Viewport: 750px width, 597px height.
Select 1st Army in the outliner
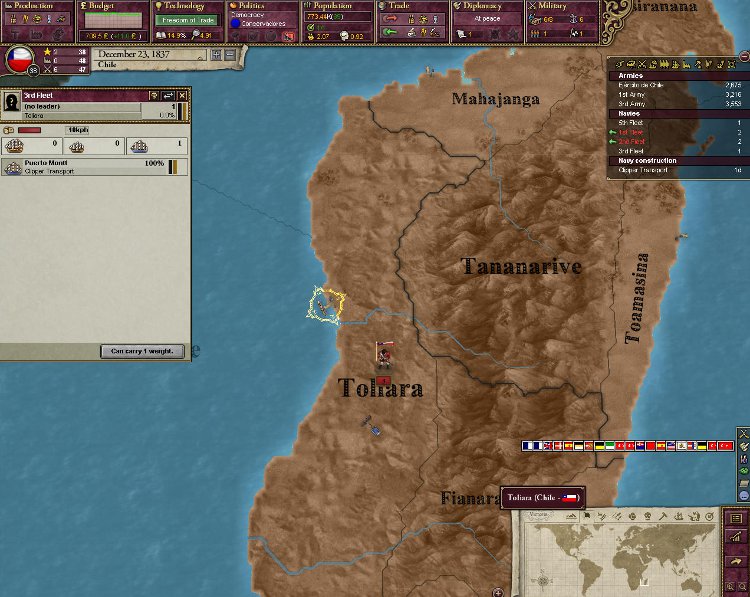[636, 94]
